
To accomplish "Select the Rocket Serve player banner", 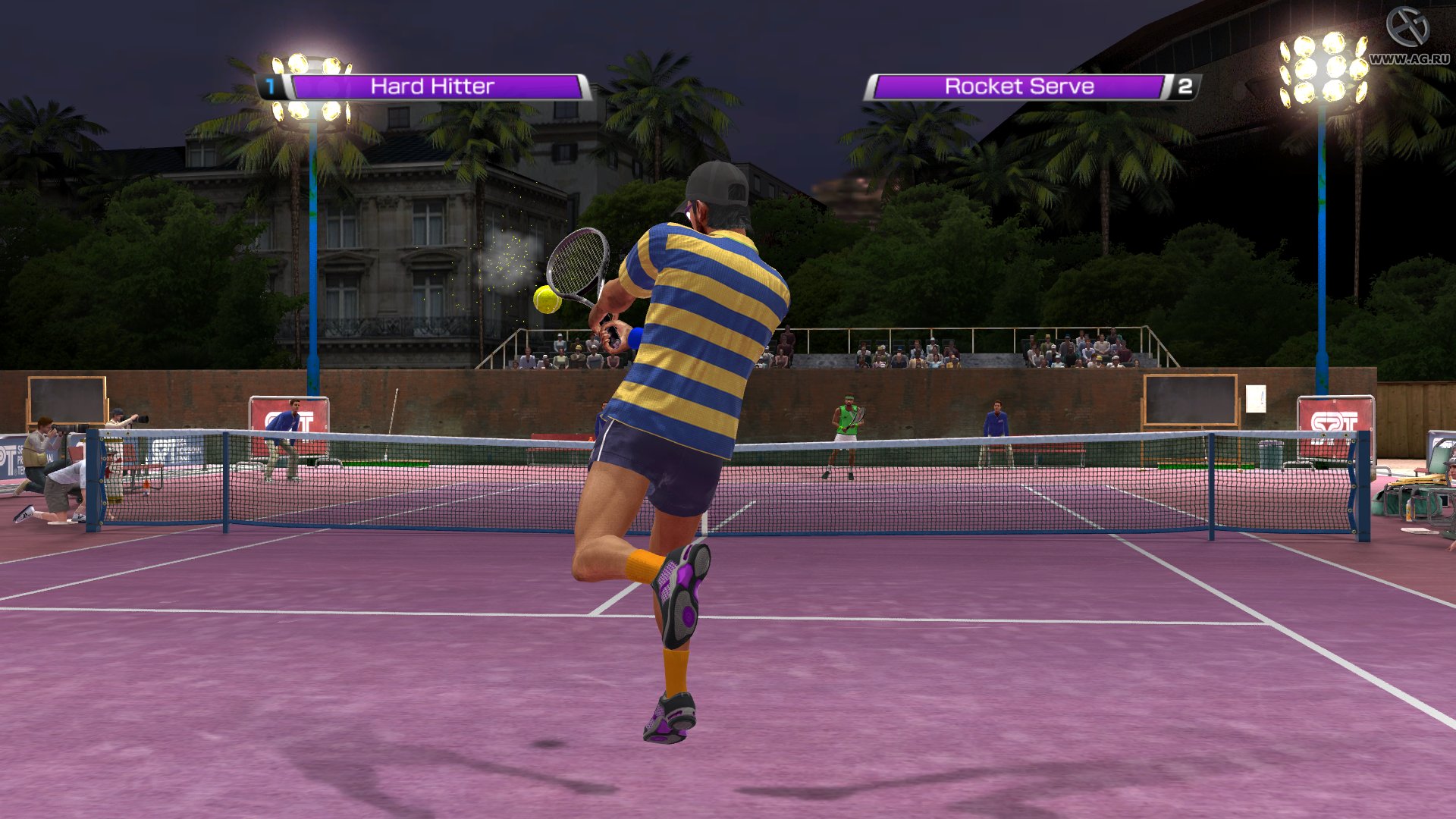I will (x=1019, y=87).
